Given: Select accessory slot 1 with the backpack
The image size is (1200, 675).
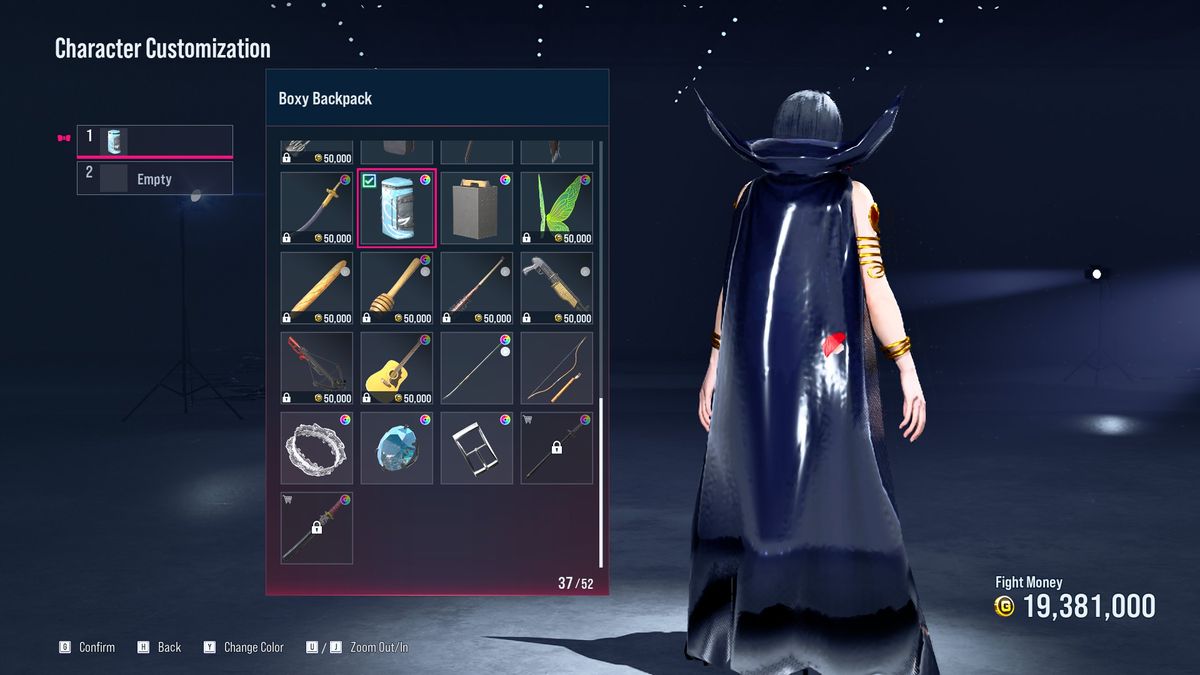Looking at the screenshot, I should 155,140.
